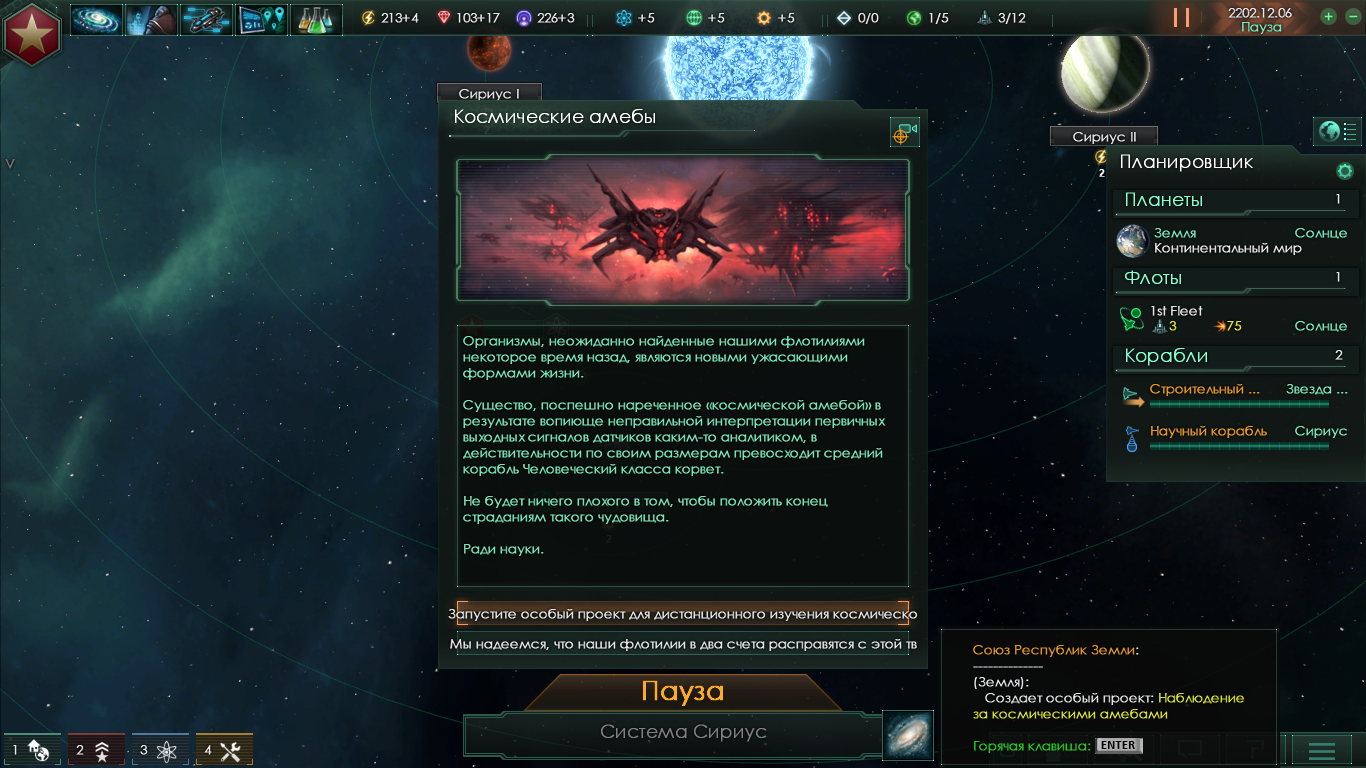This screenshot has width=1366, height=768.
Task: Open the situation log with map pins
Action: [261, 19]
